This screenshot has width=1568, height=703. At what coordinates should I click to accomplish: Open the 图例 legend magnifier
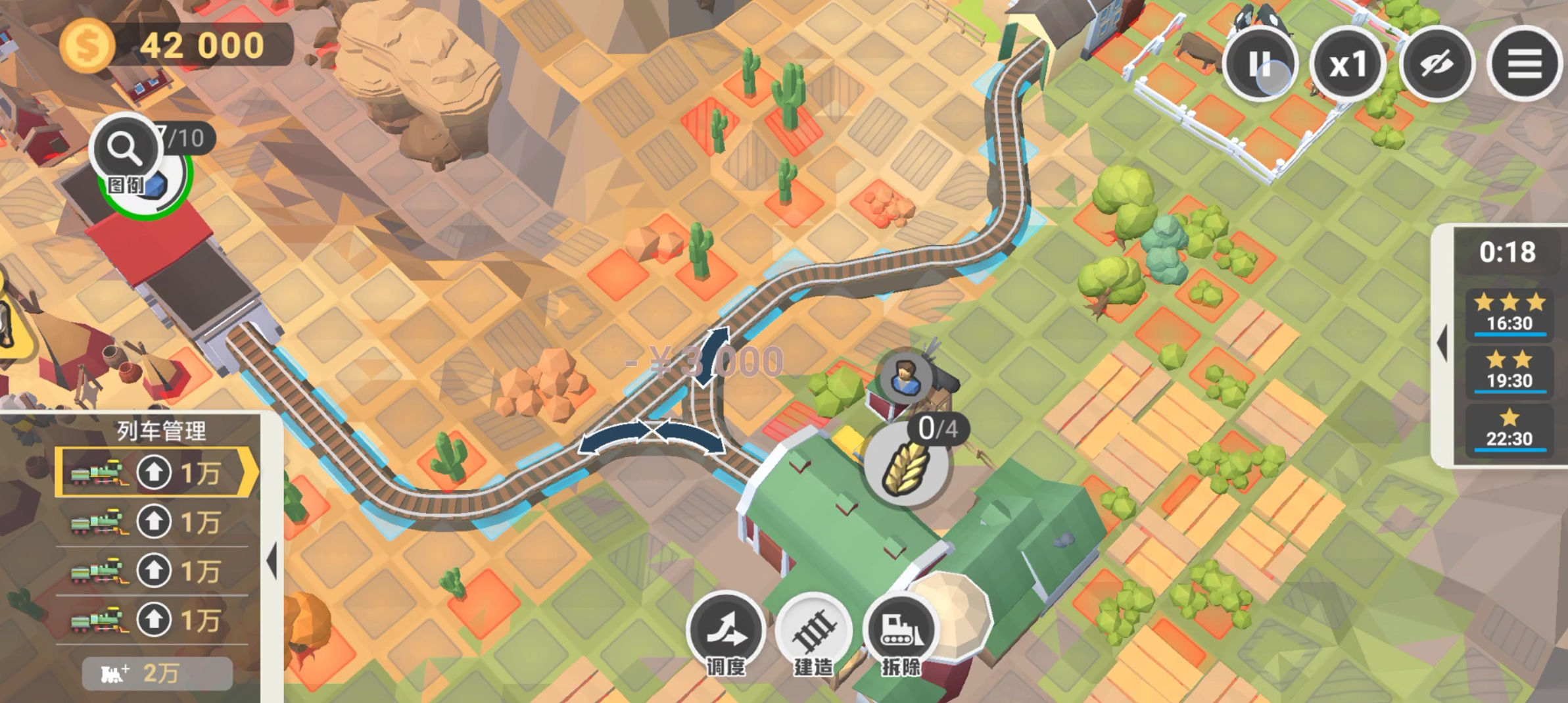pos(125,150)
